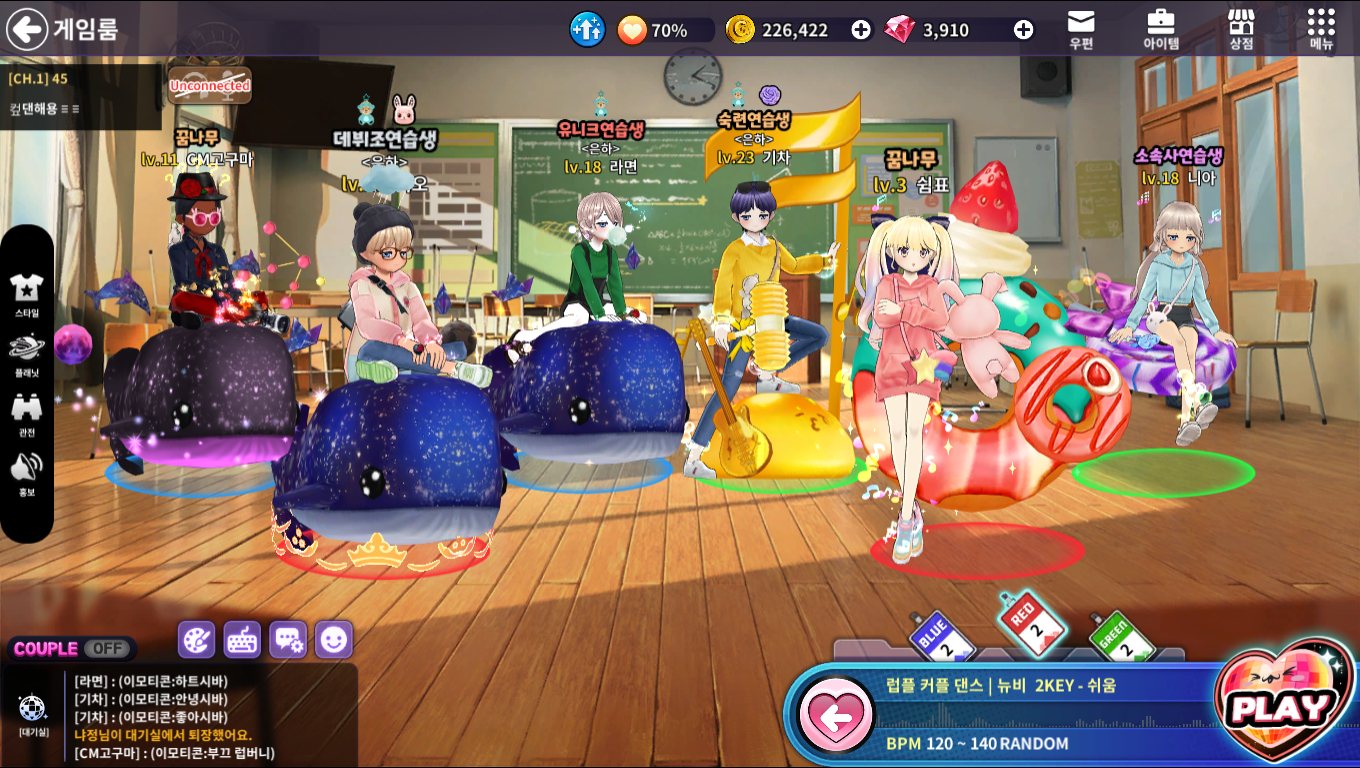Viewport: 1360px width, 768px height.
Task: Visit the 상점 shop
Action: 1241,28
